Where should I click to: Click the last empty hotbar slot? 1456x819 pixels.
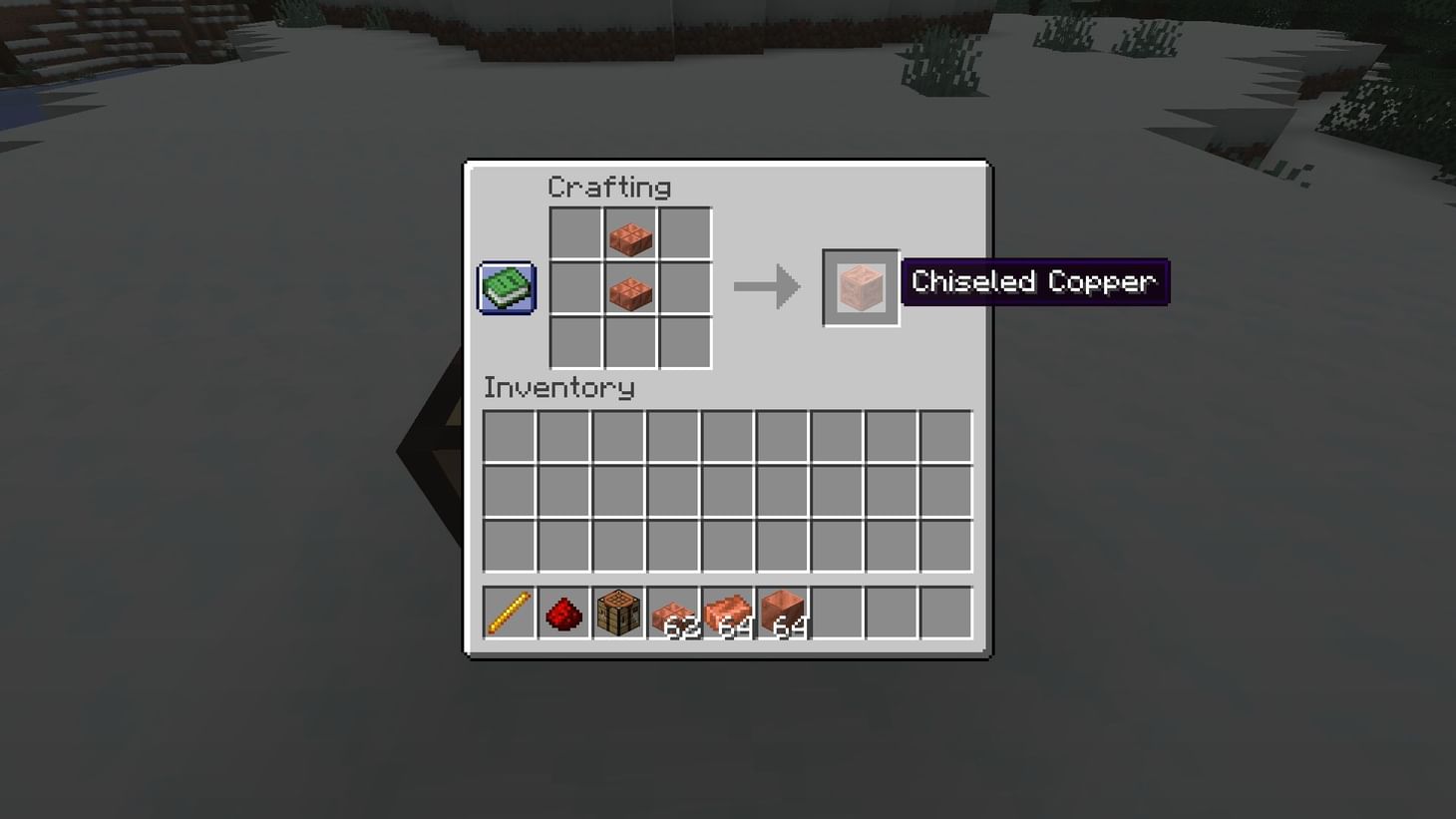tap(945, 612)
